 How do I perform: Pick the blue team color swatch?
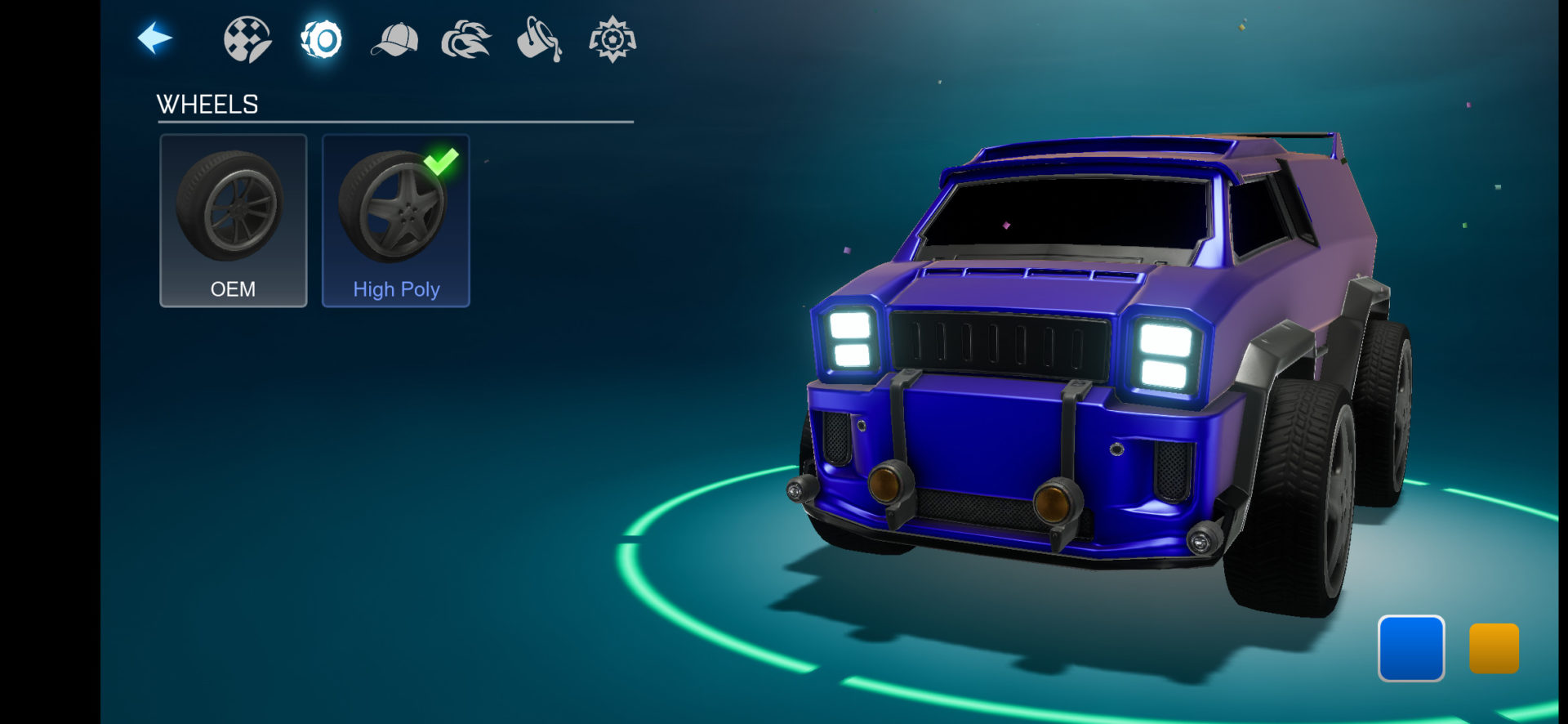tap(1410, 648)
